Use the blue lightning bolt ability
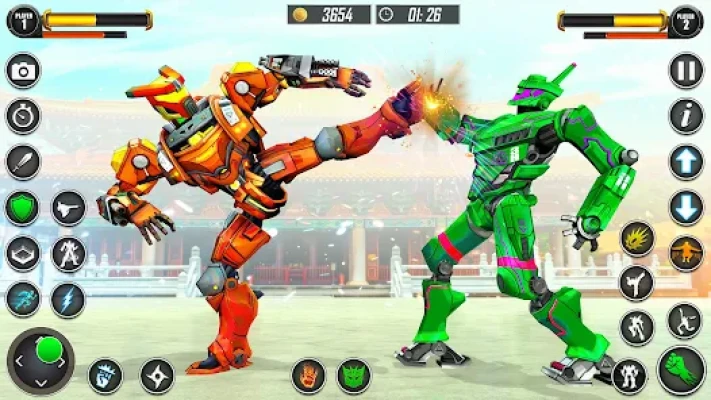The width and height of the screenshot is (711, 400). 68,299
